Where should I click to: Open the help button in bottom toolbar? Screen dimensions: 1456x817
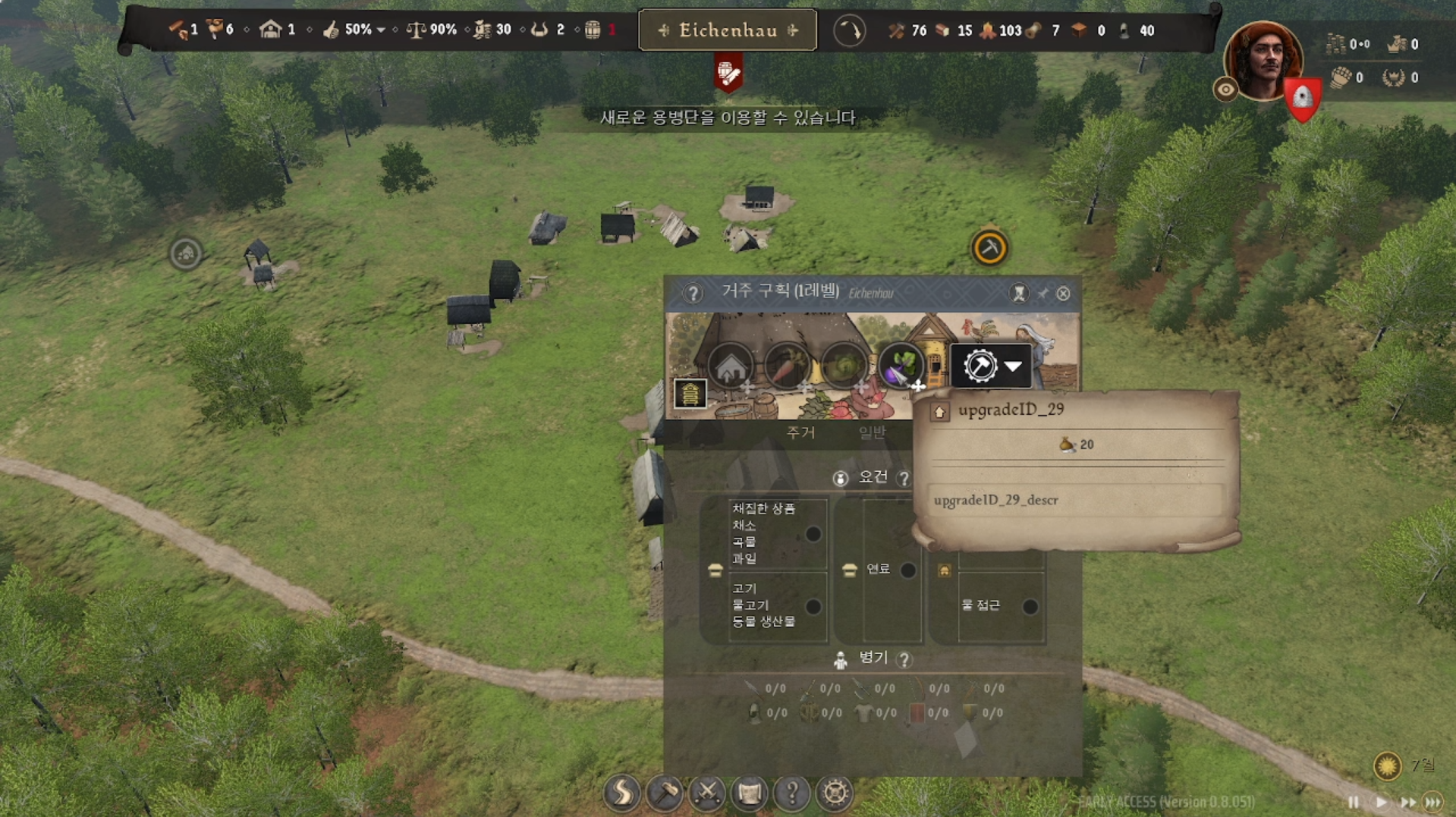[792, 793]
